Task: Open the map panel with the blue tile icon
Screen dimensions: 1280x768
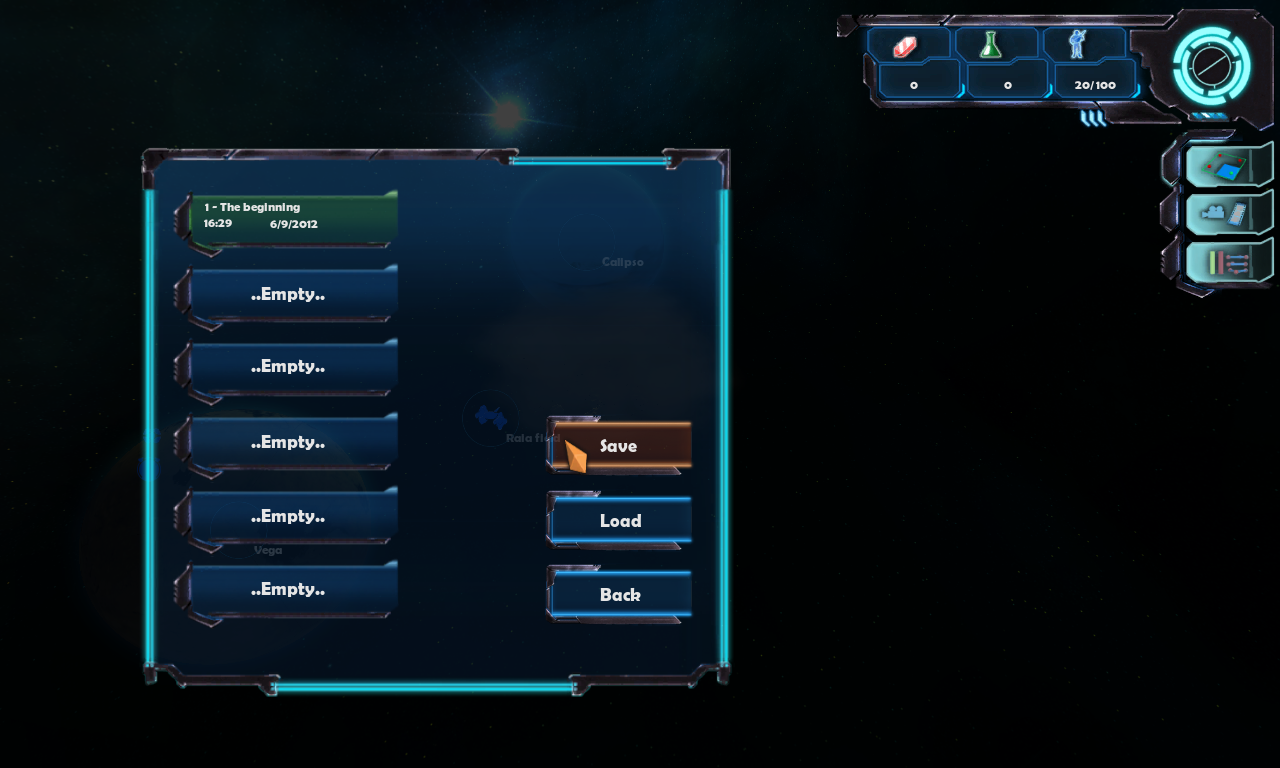Action: pyautogui.click(x=1227, y=166)
